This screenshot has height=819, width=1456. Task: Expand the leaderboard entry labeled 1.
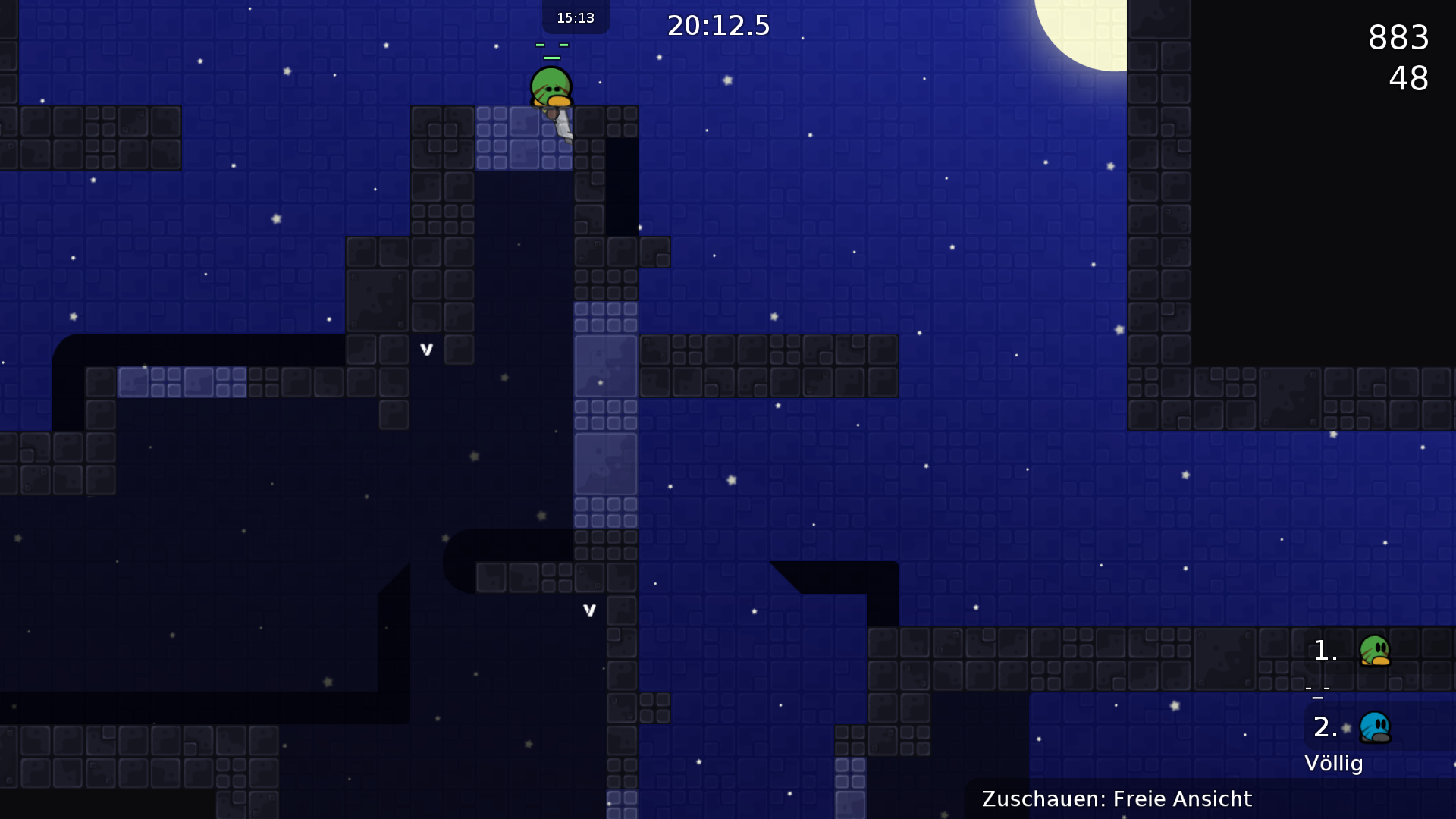coord(1324,650)
